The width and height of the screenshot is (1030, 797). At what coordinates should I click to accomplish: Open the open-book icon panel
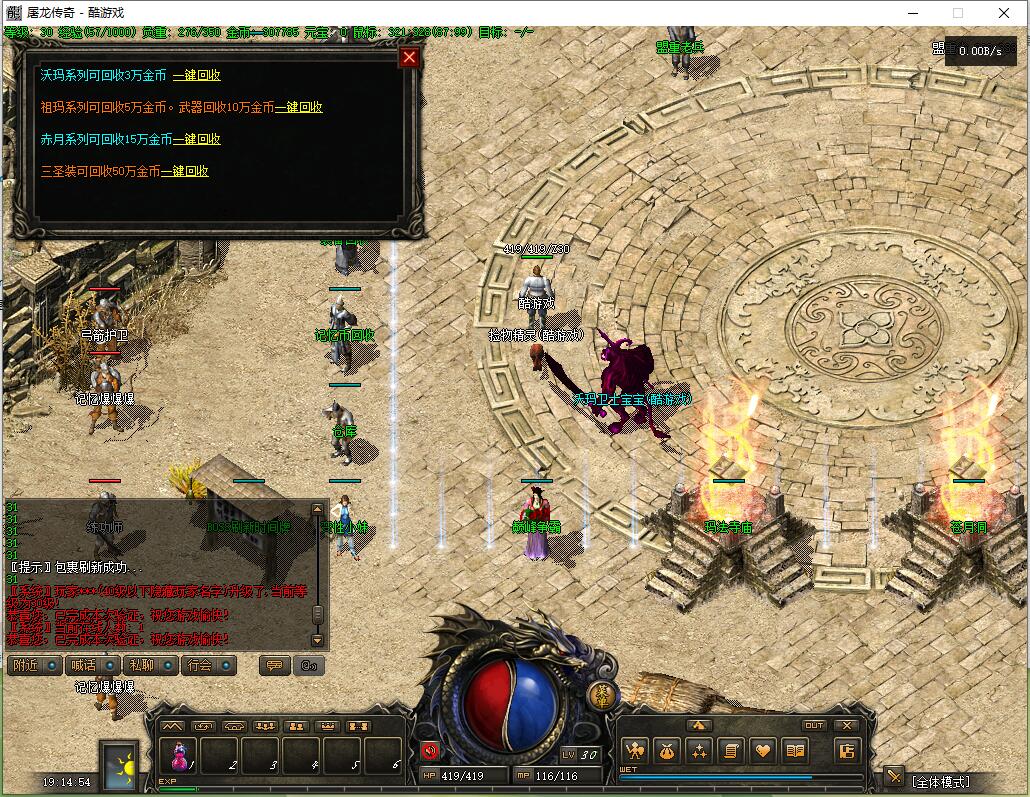pos(795,750)
